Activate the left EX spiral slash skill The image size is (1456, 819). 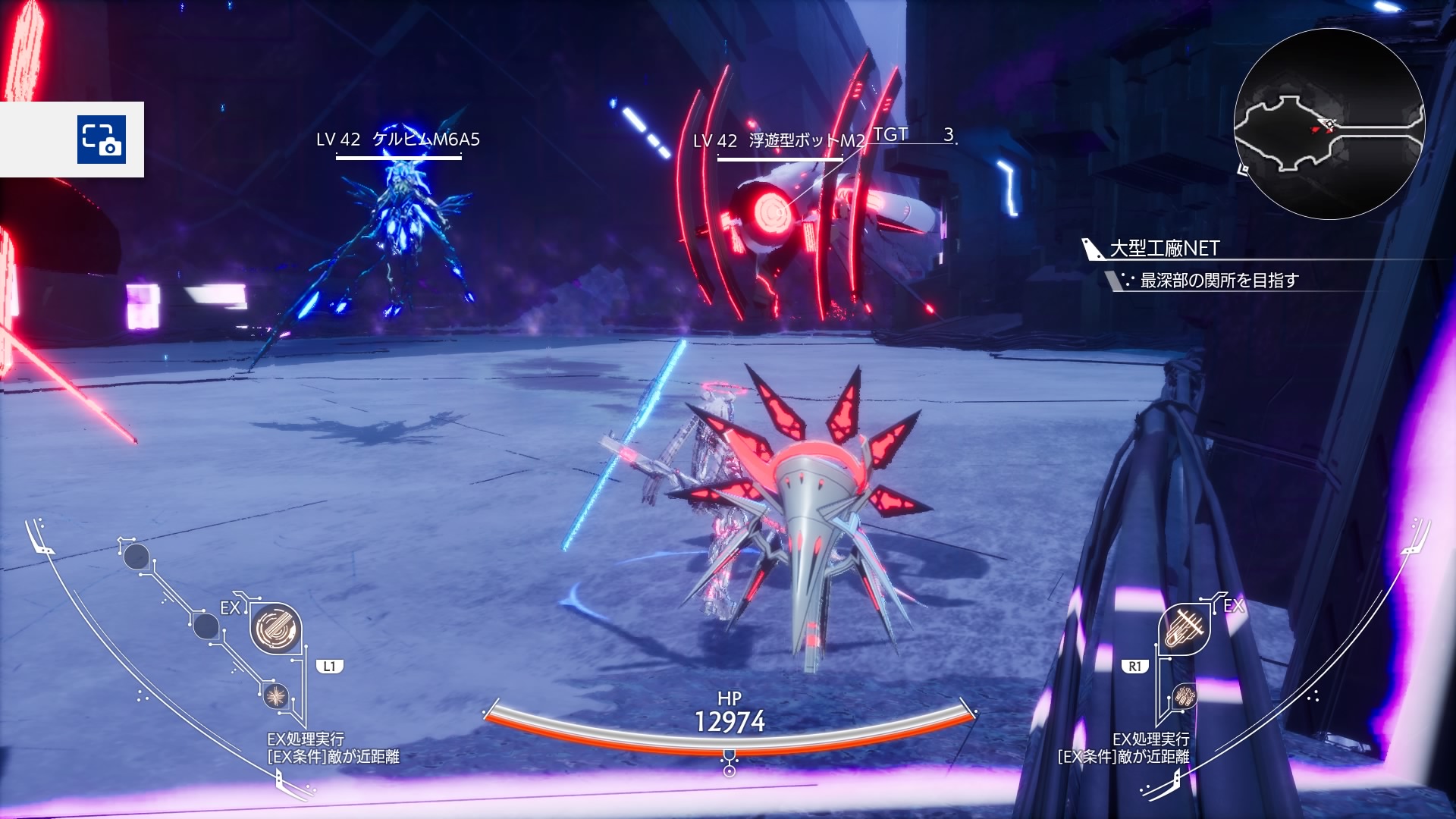pos(275,629)
